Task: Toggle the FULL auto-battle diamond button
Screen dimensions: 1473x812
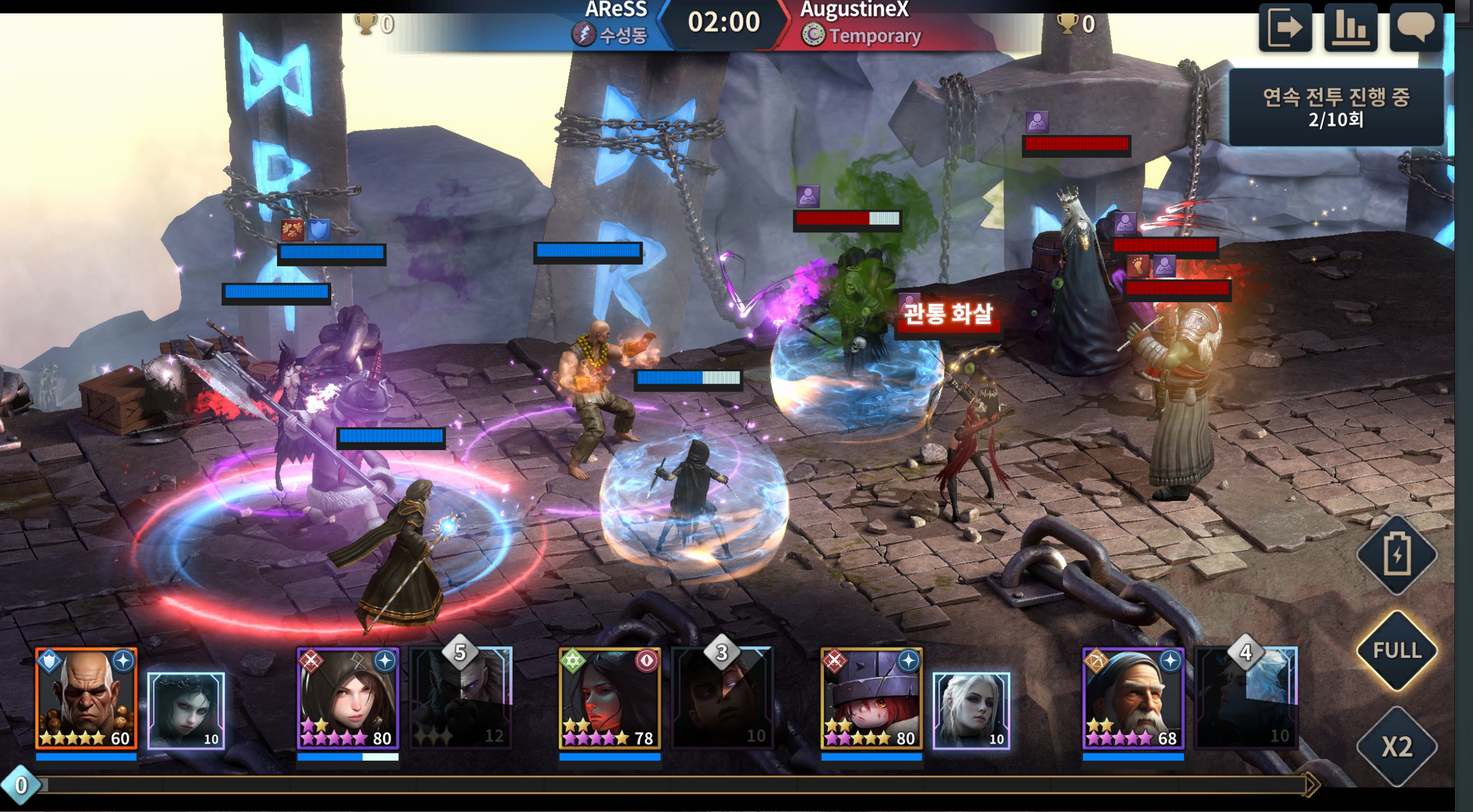Action: pos(1397,650)
